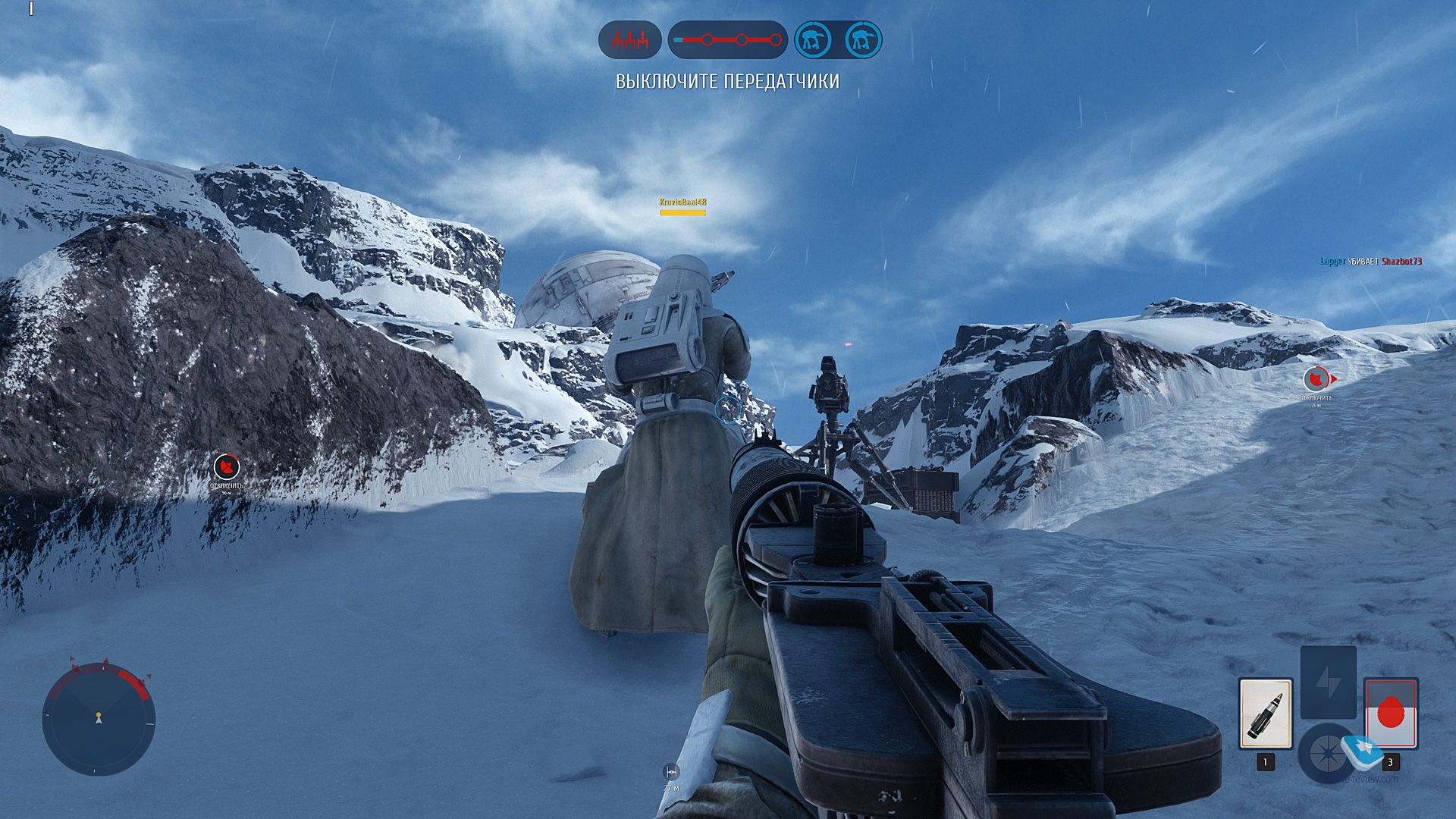Select the red uplink progress track
Screen dimensions: 1456x819
(x=727, y=39)
